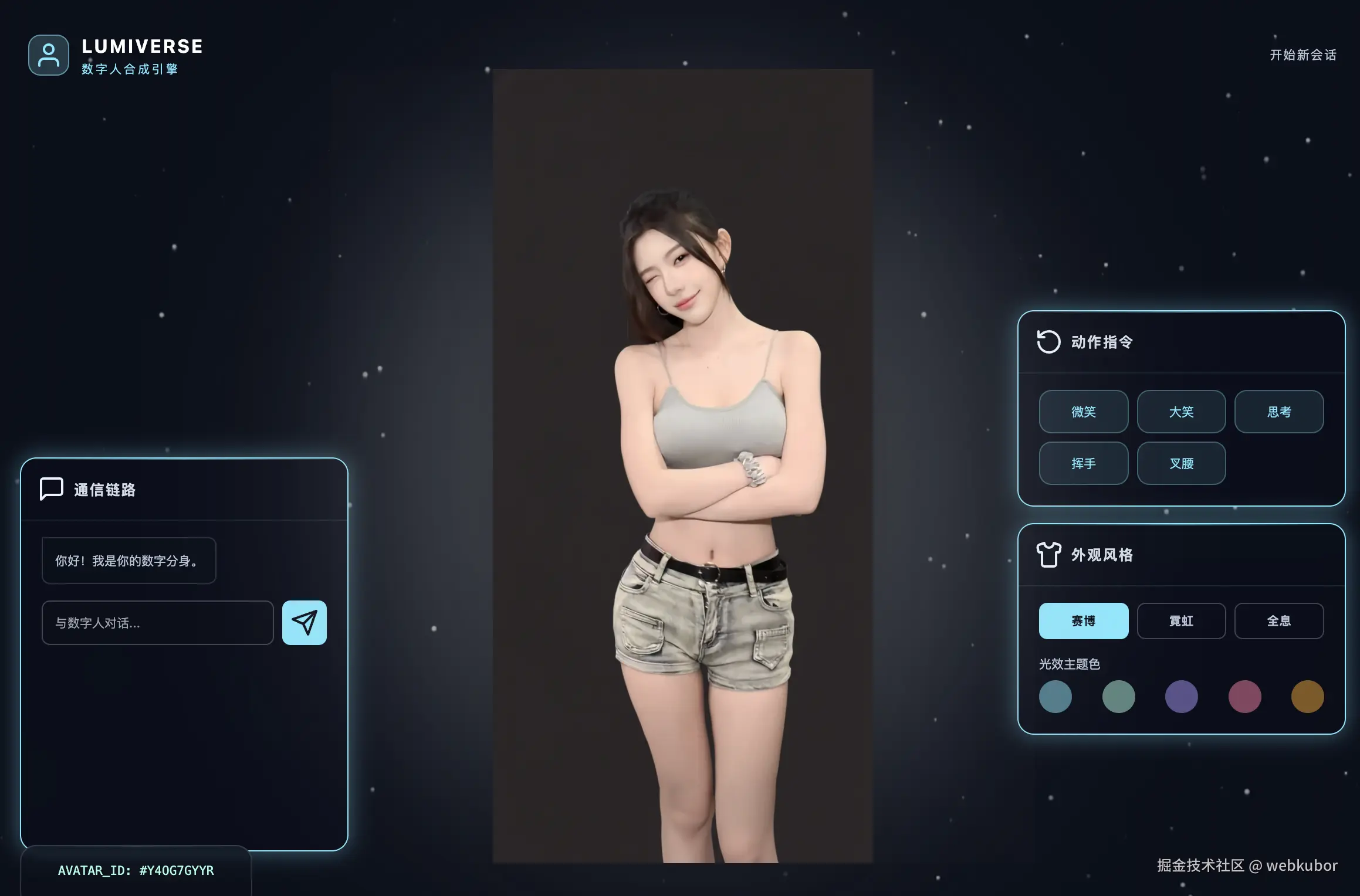Choose the purple glow theme color
The width and height of the screenshot is (1360, 896).
pos(1181,697)
